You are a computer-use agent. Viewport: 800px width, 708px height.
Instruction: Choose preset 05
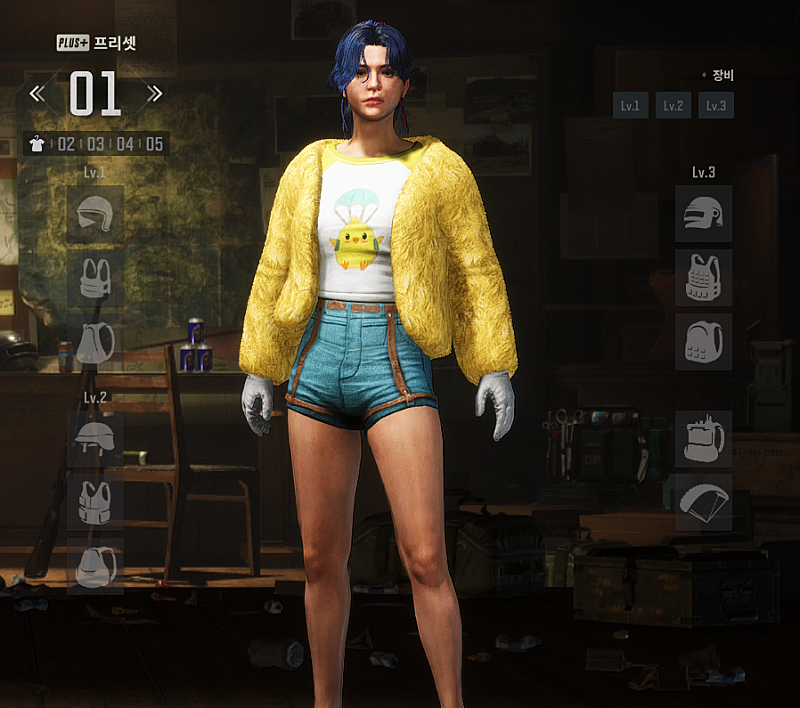(x=154, y=143)
